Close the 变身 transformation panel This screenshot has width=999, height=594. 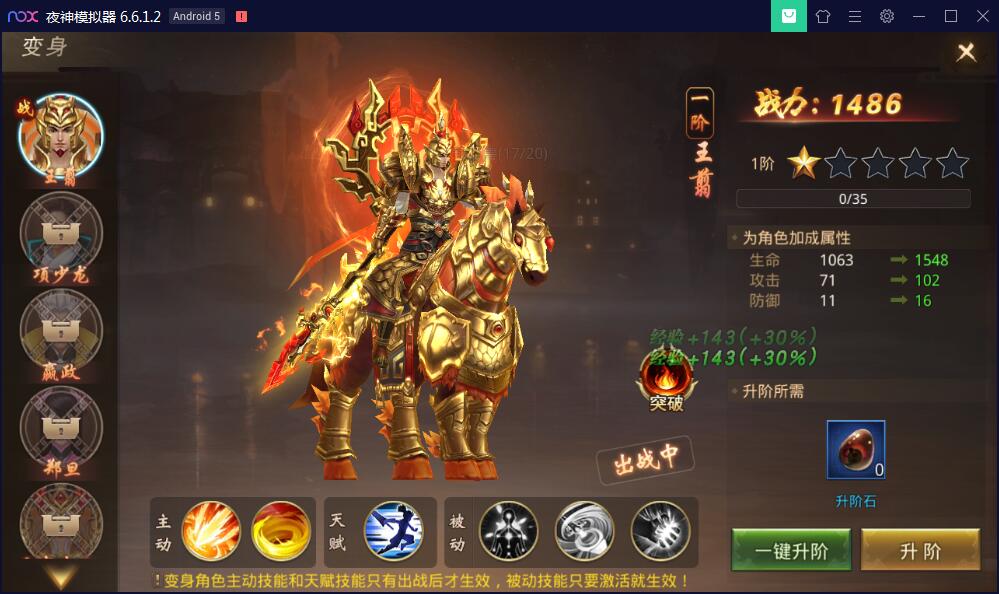pyautogui.click(x=966, y=53)
